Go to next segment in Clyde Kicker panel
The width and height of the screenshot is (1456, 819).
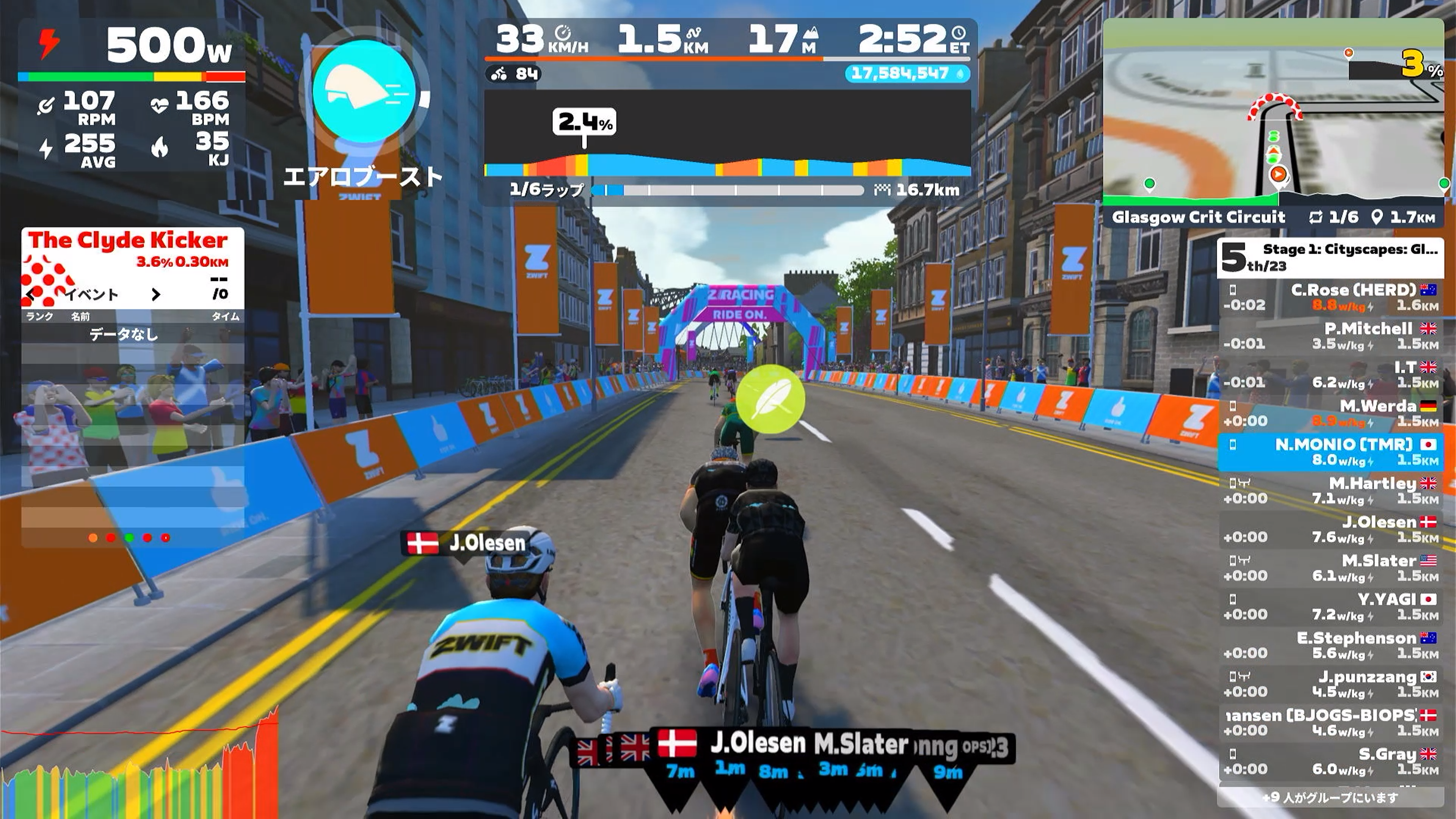pyautogui.click(x=156, y=295)
